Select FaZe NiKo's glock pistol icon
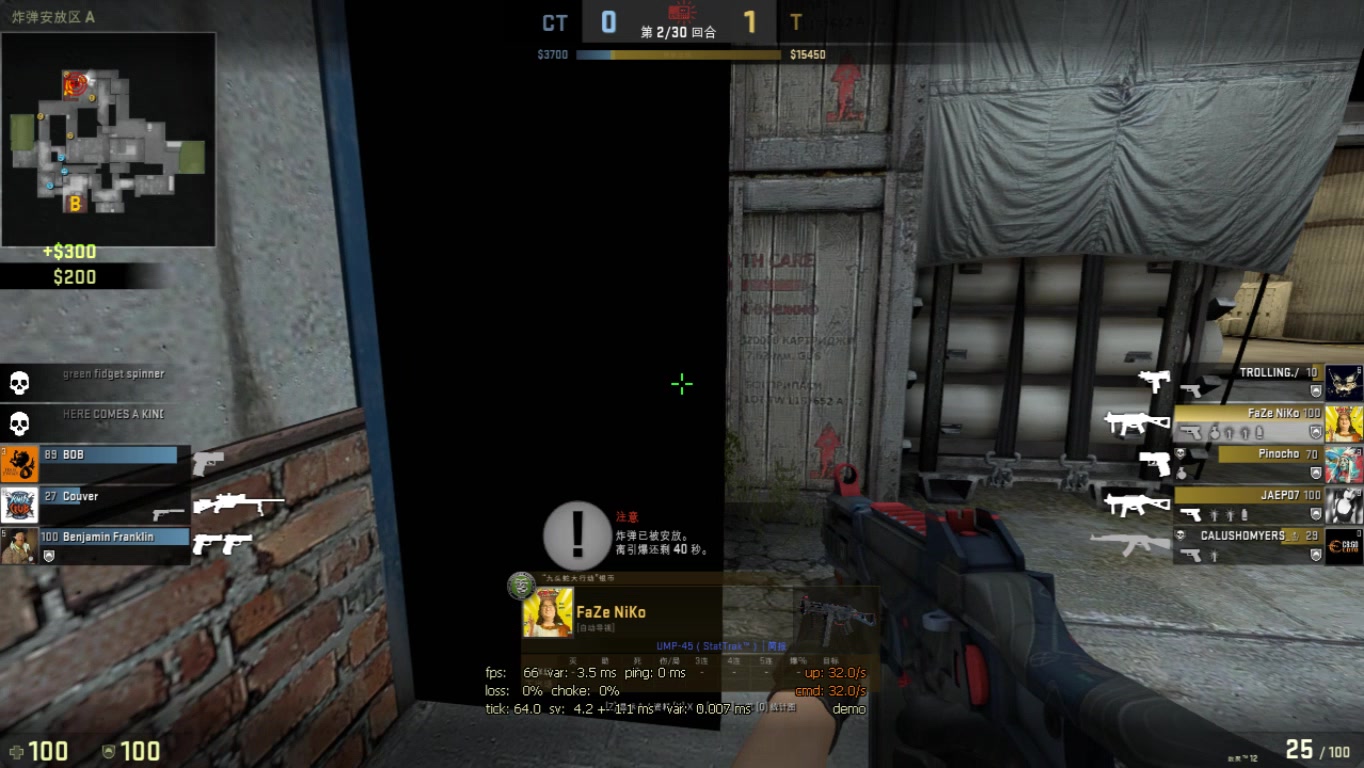 coord(1192,430)
